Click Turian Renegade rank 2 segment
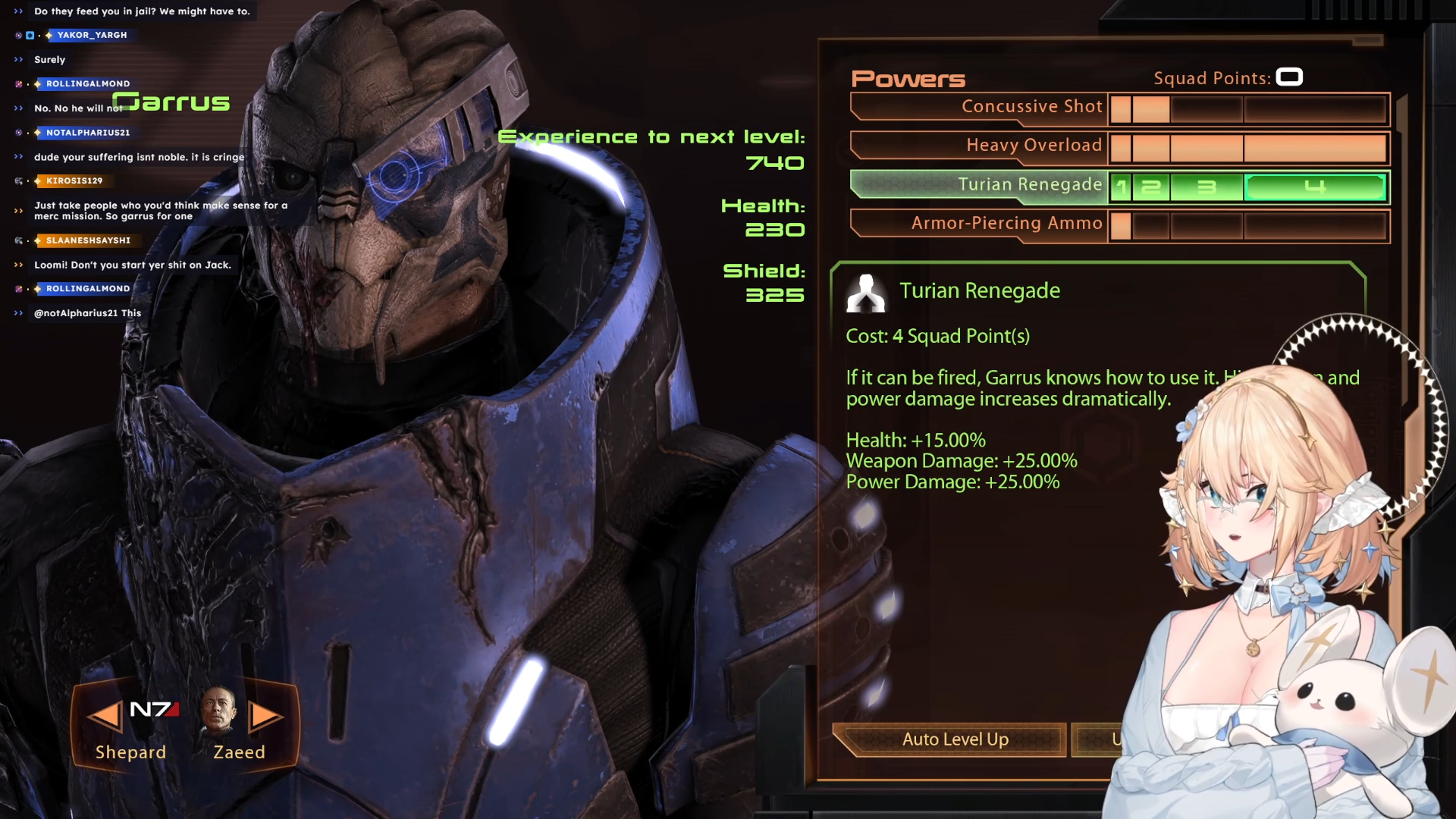The image size is (1456, 819). 1151,187
